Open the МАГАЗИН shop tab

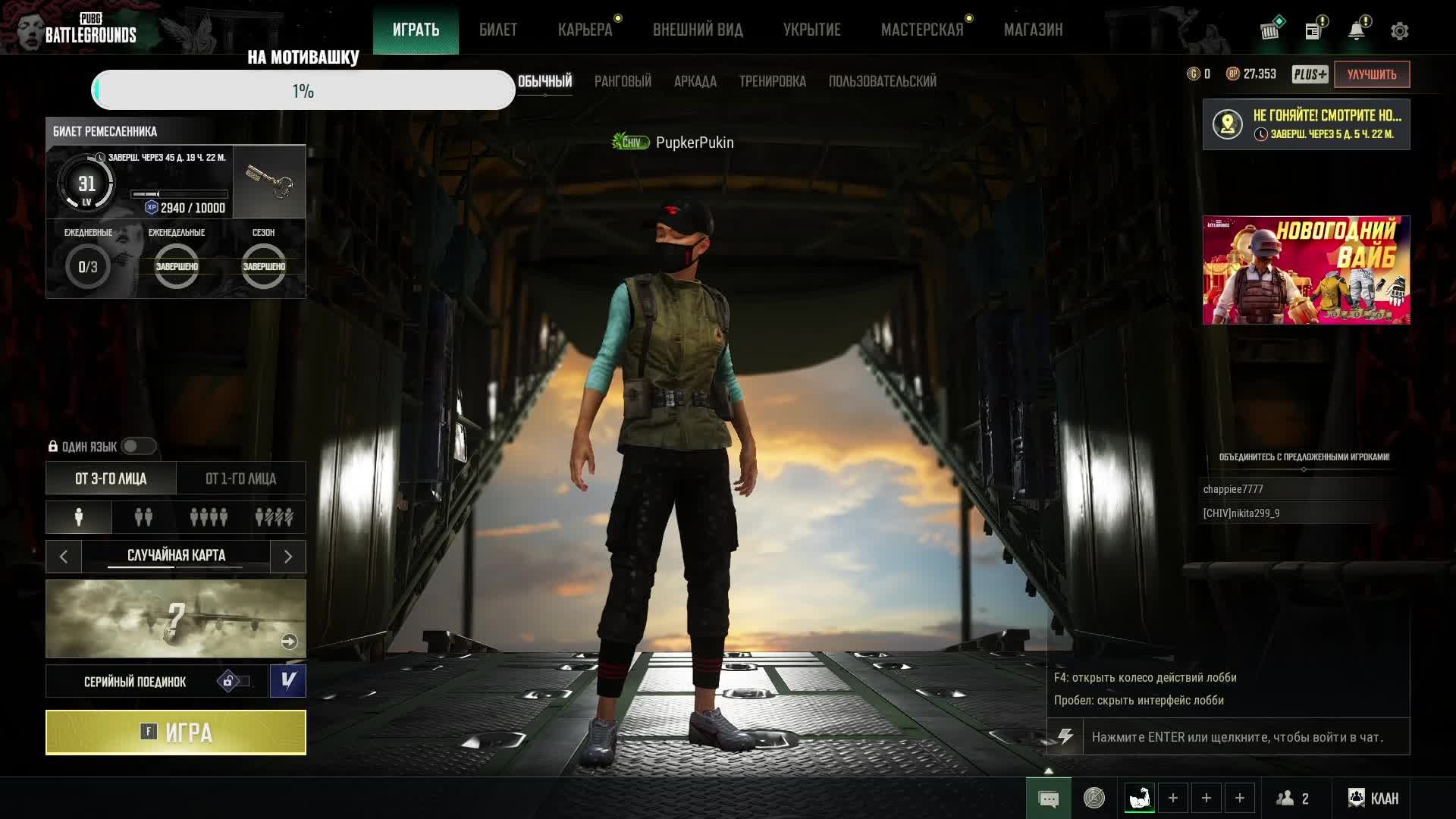(1033, 30)
